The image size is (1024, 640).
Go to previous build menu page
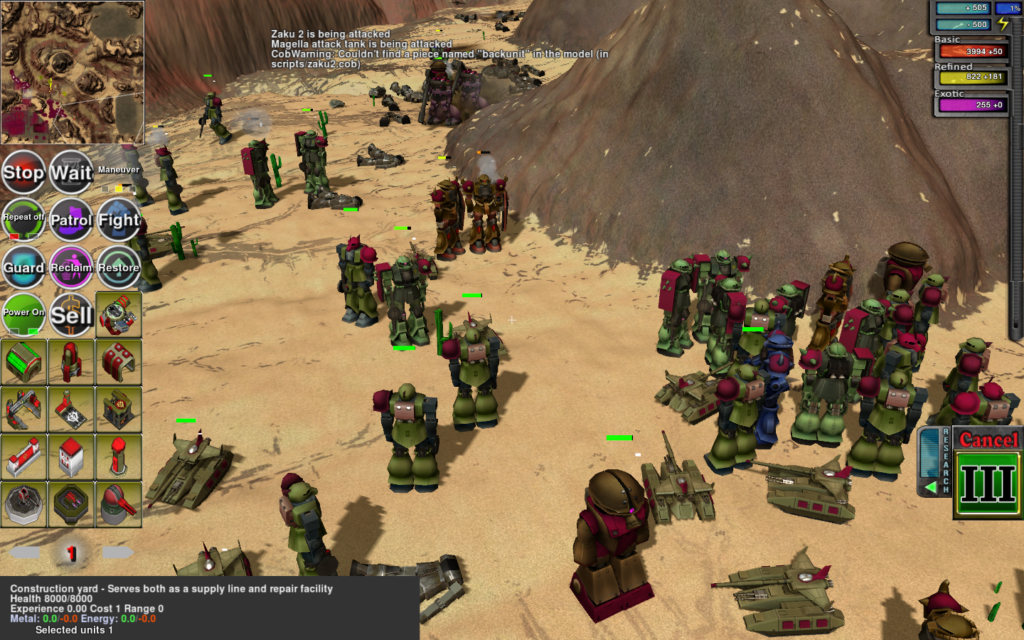click(x=26, y=552)
